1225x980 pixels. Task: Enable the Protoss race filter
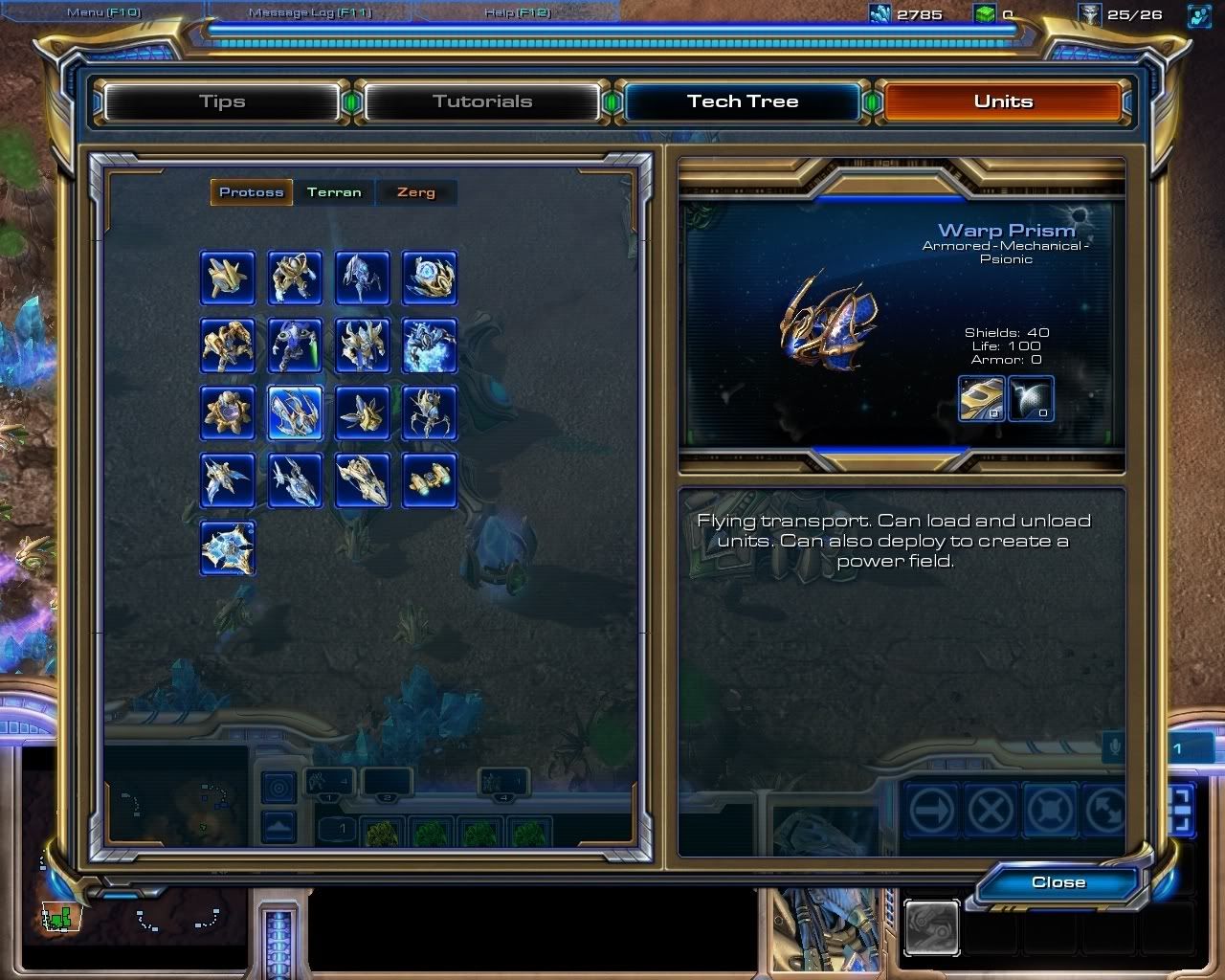251,192
